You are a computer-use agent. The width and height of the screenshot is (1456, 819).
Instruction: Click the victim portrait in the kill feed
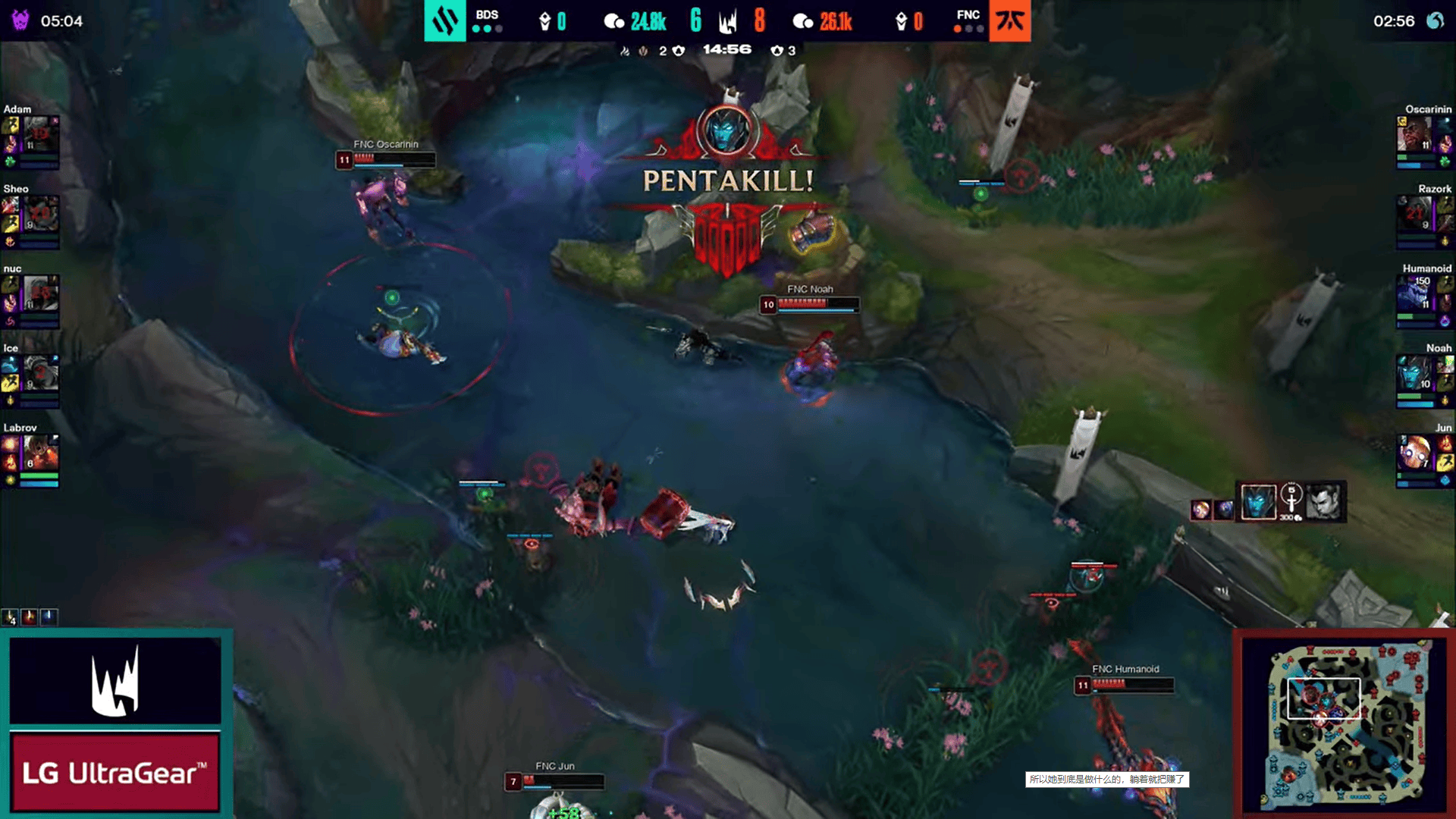pyautogui.click(x=1324, y=502)
